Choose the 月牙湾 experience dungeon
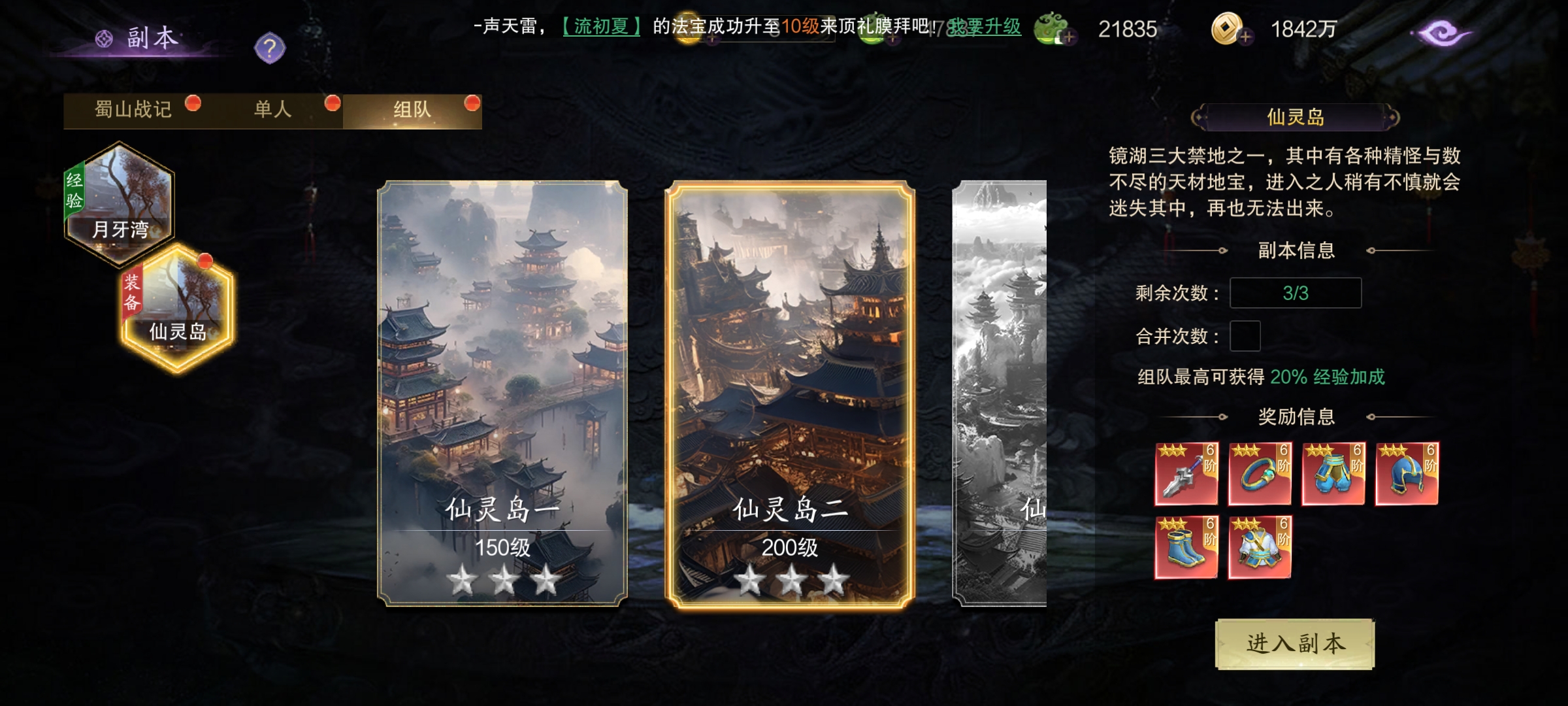1568x706 pixels. coord(119,203)
